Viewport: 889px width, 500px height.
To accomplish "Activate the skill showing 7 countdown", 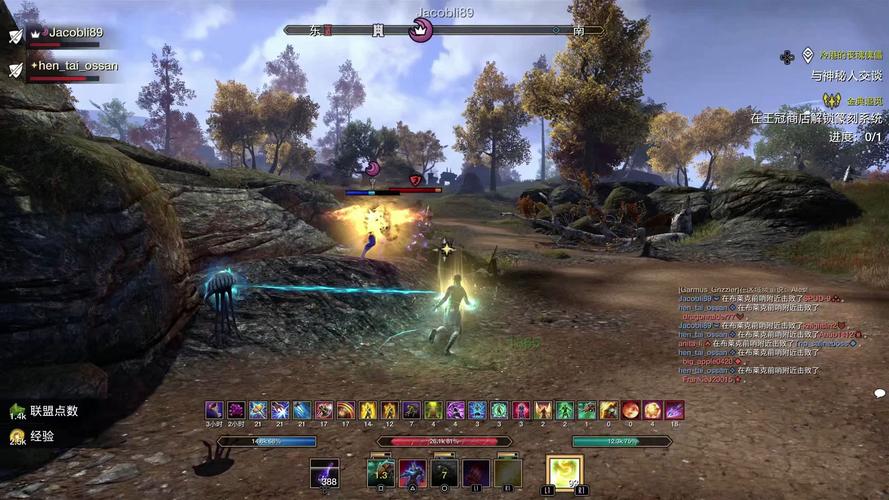I will 445,473.
